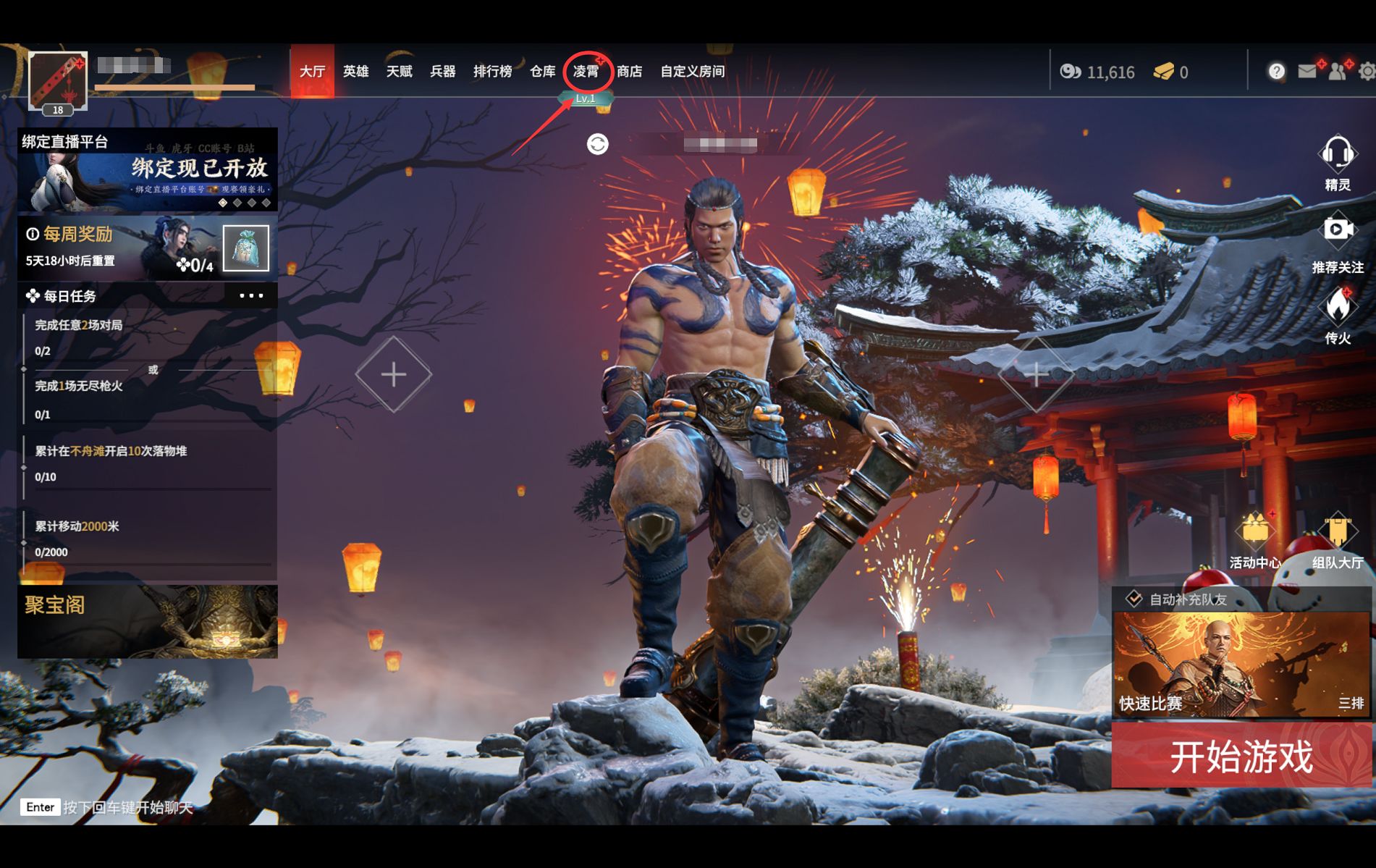Open the 活动中心 event center
This screenshot has width=1376, height=868.
coord(1254,539)
